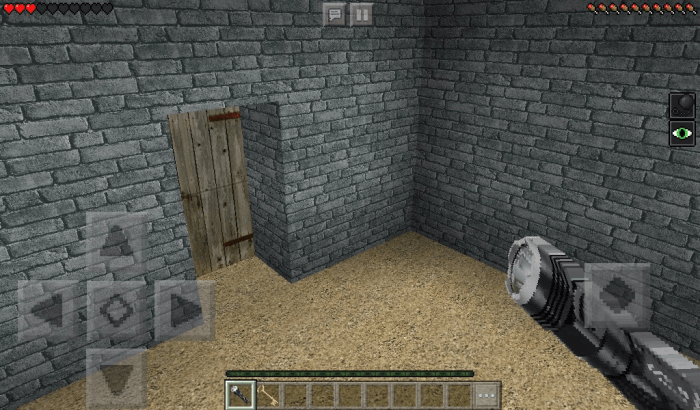Select the key item in the hotbar
700x410 pixels.
click(267, 395)
